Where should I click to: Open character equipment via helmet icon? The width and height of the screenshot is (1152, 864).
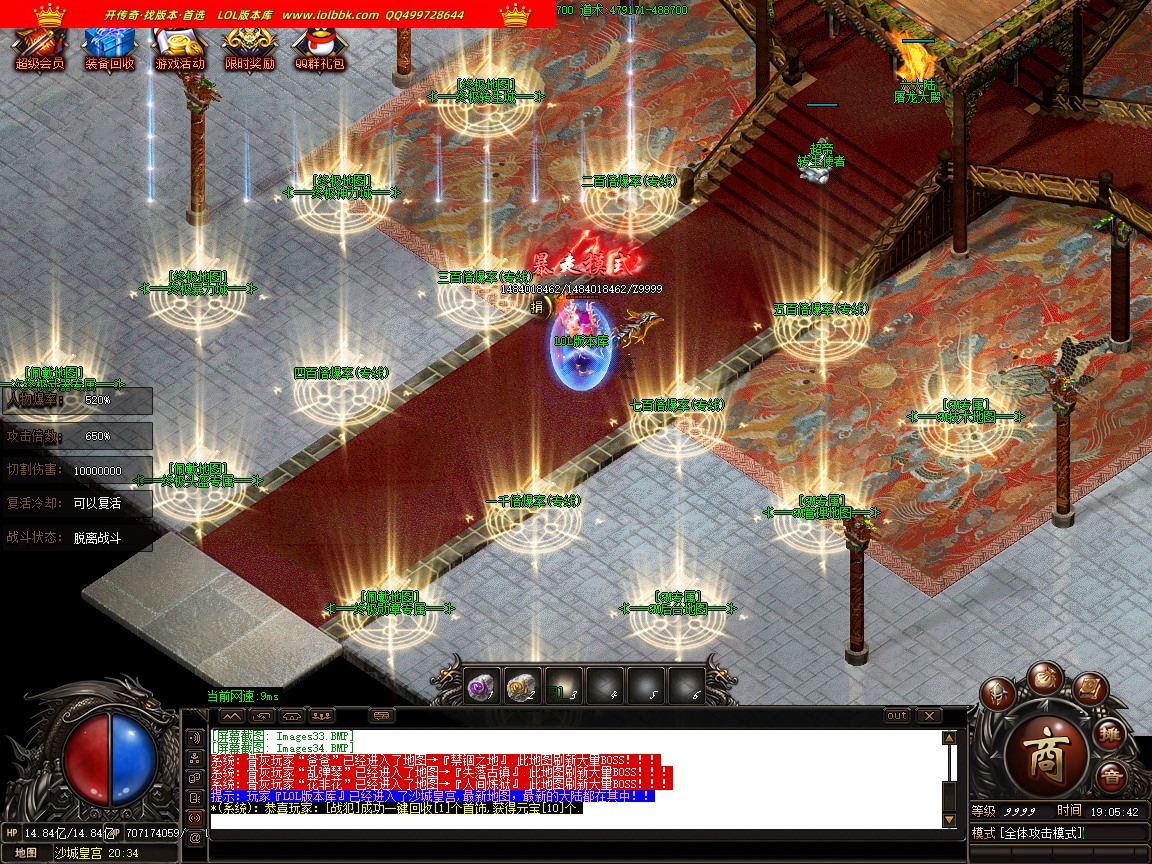pos(998,694)
